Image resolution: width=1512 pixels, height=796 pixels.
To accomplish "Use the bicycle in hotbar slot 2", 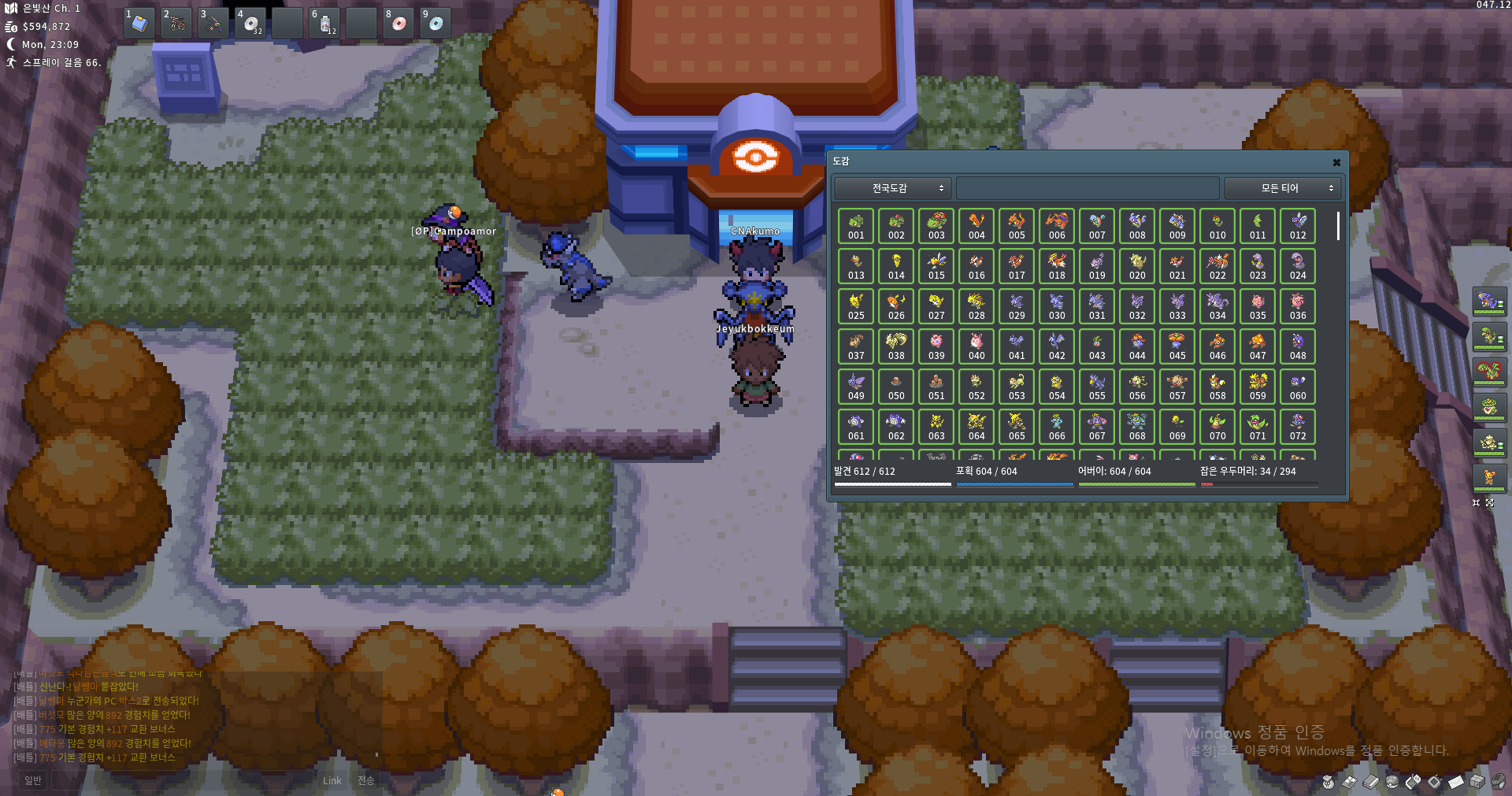I will click(176, 24).
